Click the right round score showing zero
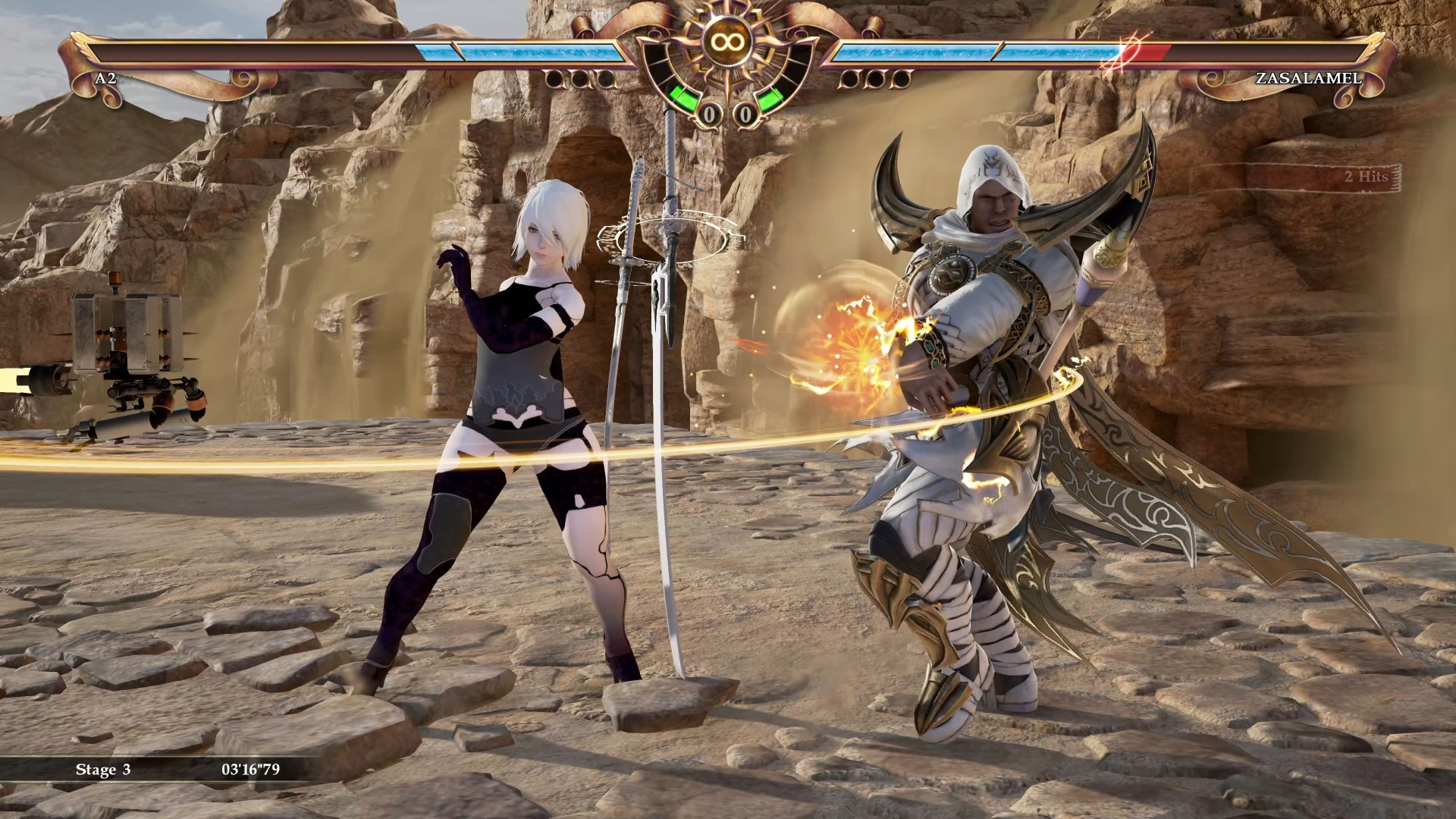 746,115
